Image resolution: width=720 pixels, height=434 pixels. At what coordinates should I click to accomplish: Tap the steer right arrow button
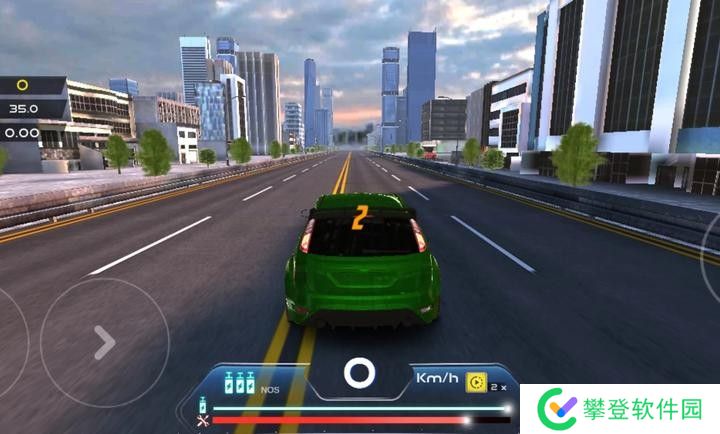click(x=104, y=343)
